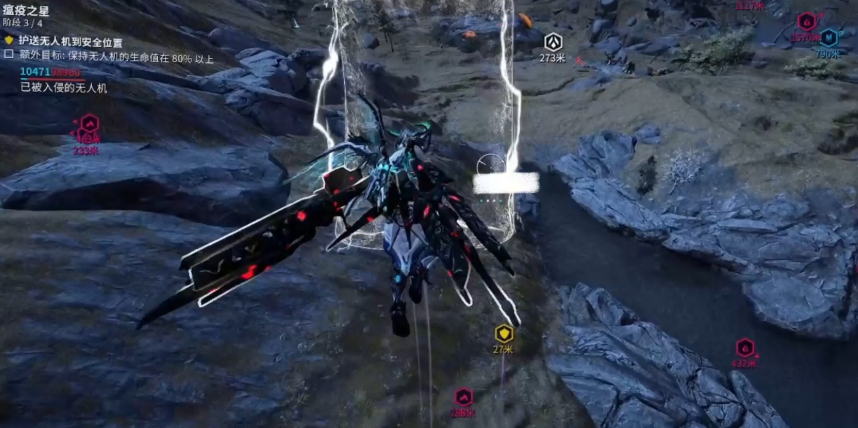Click the blue hexagon marker at 790米
858x428 pixels.
pyautogui.click(x=829, y=37)
